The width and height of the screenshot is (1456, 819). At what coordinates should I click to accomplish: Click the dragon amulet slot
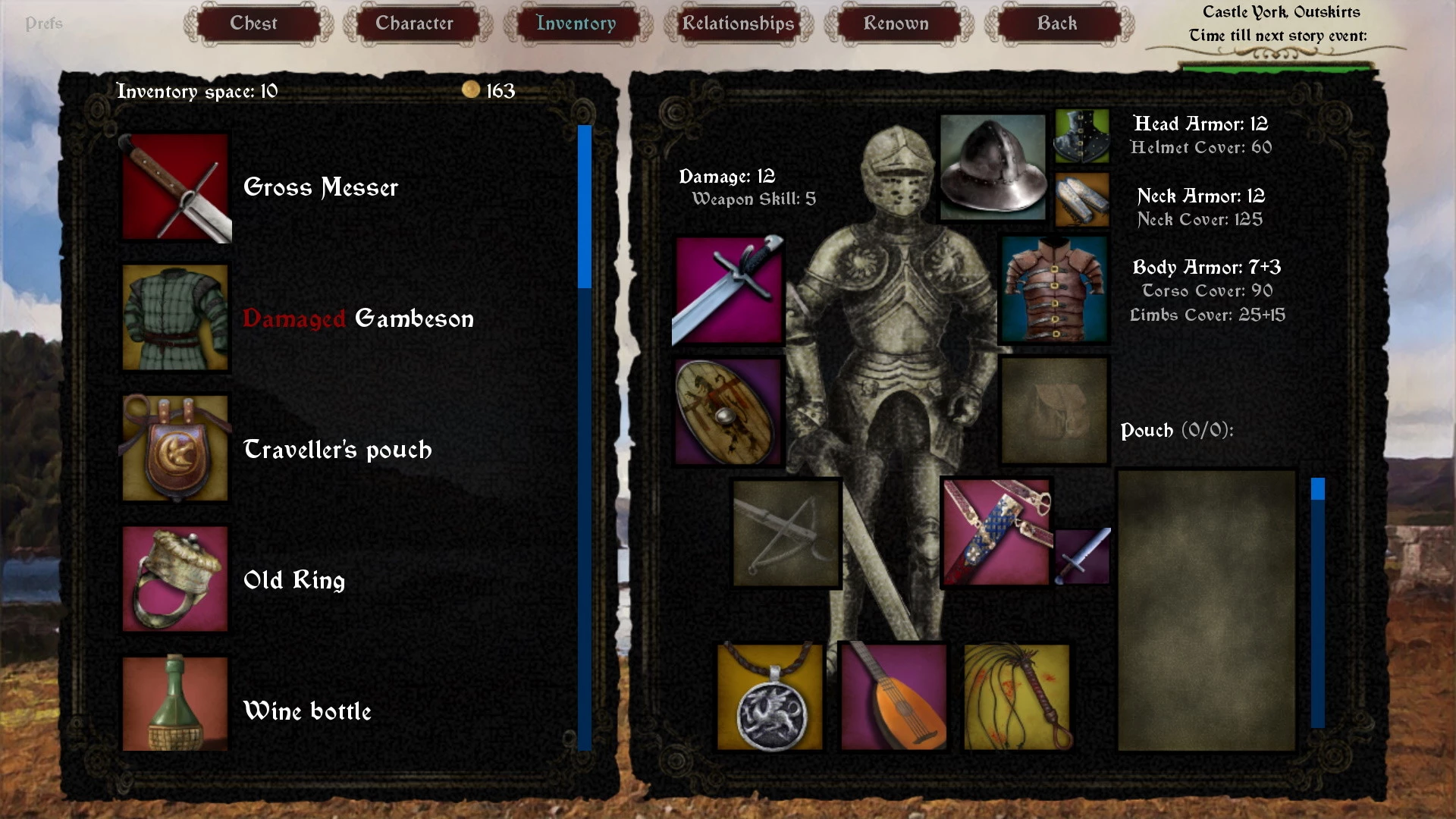(770, 698)
